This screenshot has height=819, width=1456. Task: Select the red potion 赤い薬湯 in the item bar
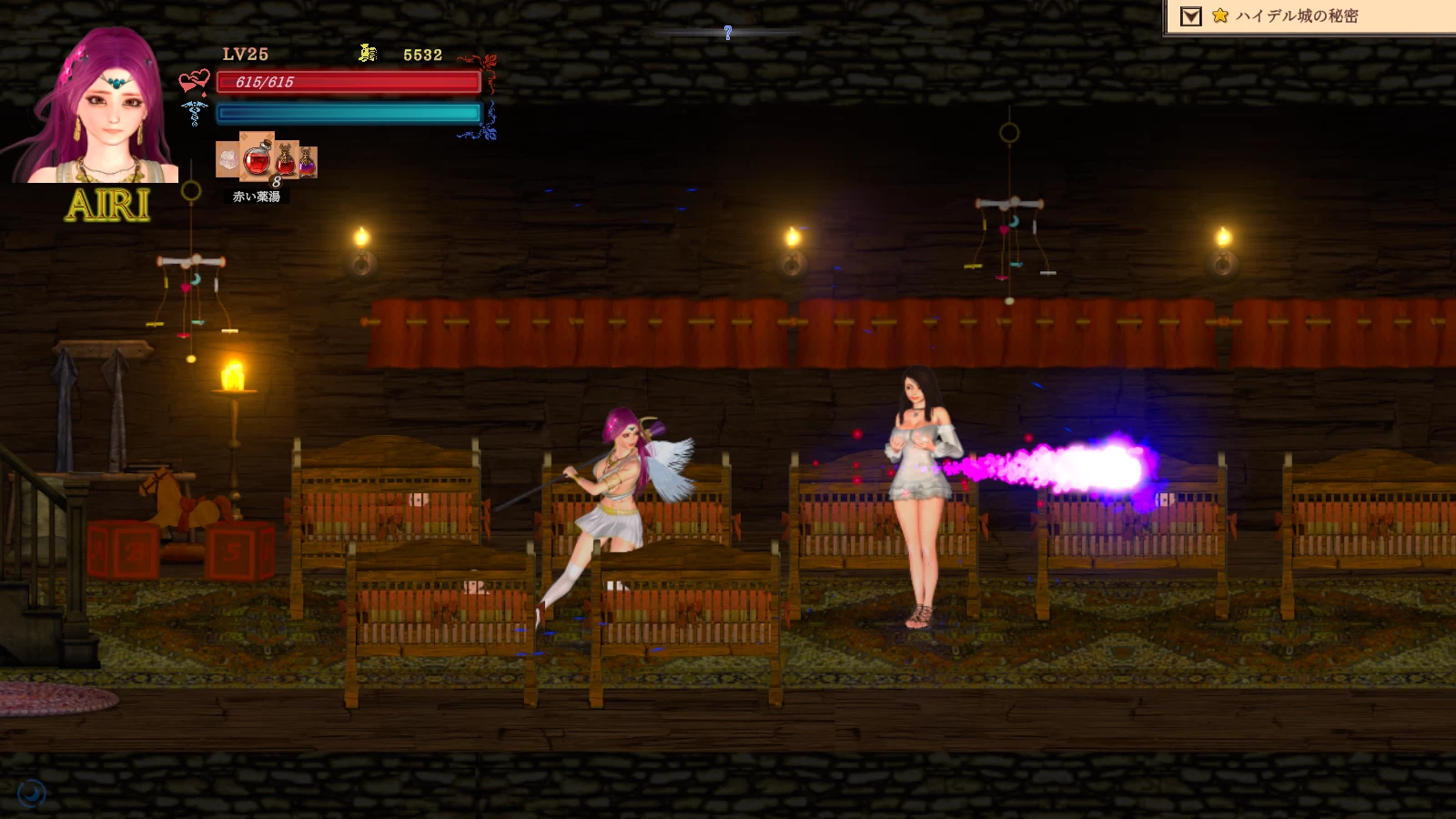[256, 160]
